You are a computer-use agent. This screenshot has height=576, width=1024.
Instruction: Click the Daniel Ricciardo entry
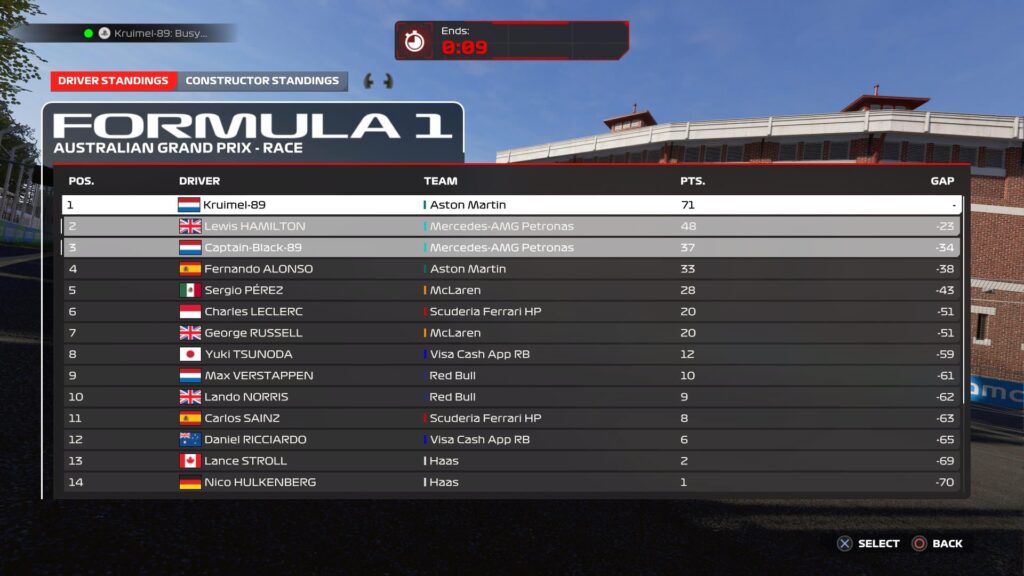(511, 439)
